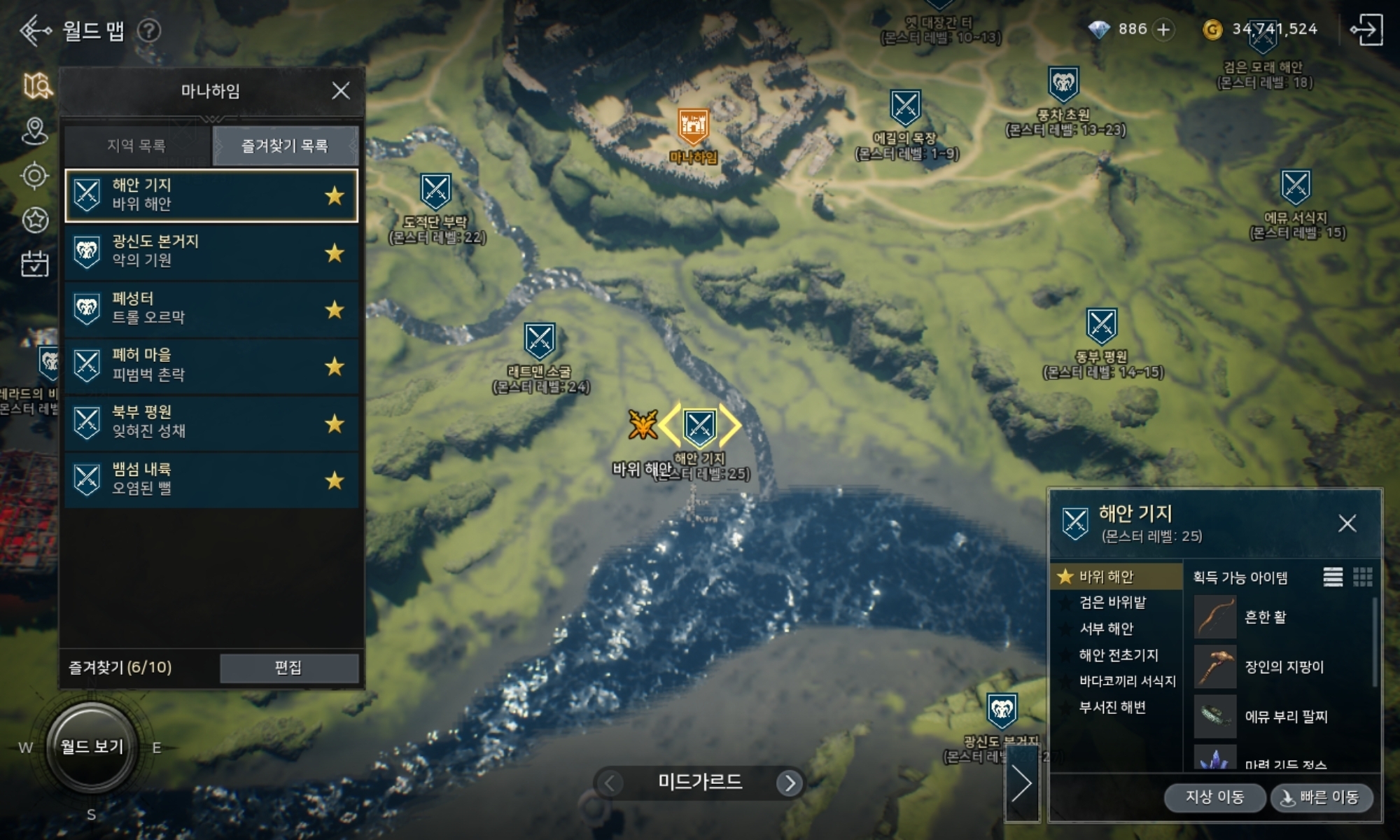This screenshot has width=1400, height=840.
Task: Close the 마나하임 favorites panel
Action: [340, 90]
